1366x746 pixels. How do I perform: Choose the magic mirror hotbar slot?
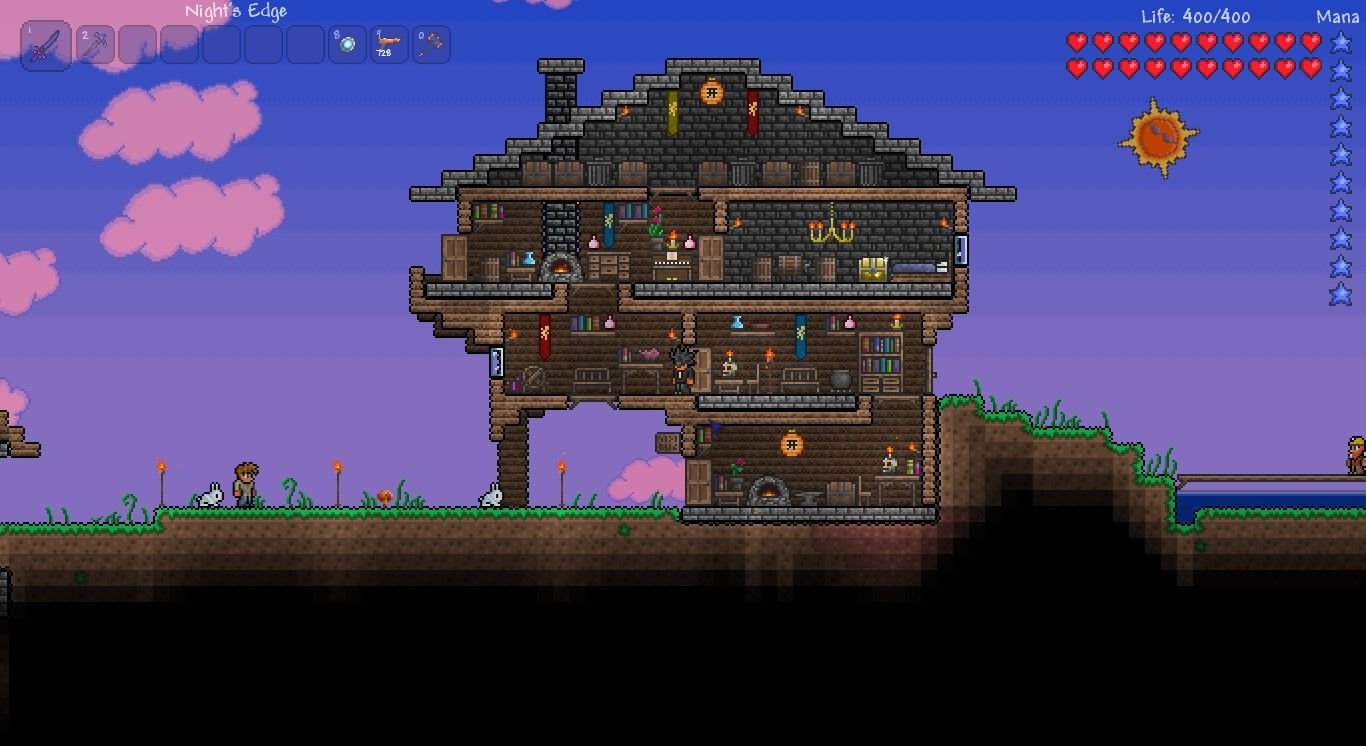click(347, 45)
